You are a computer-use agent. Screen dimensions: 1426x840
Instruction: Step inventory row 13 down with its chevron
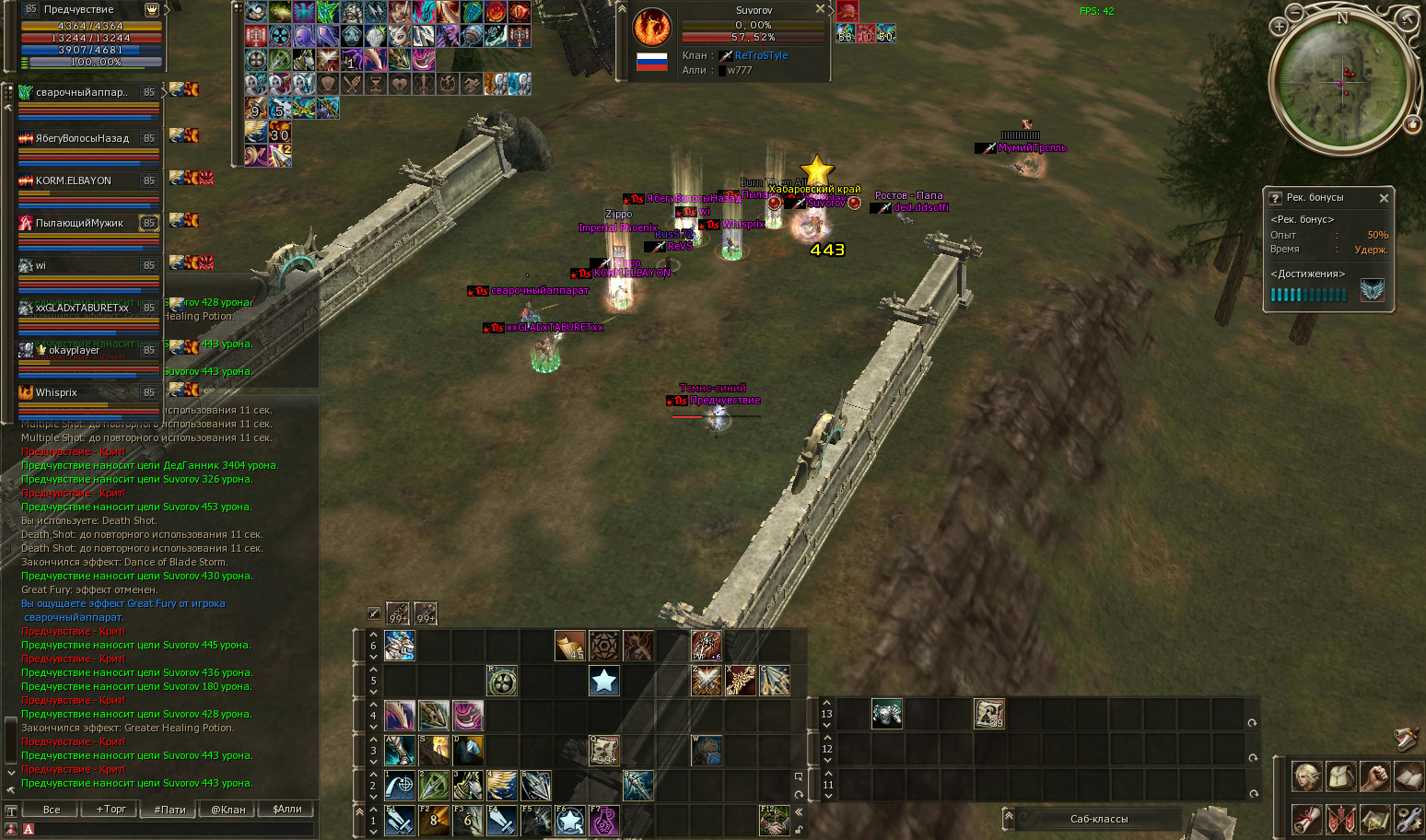tap(826, 725)
